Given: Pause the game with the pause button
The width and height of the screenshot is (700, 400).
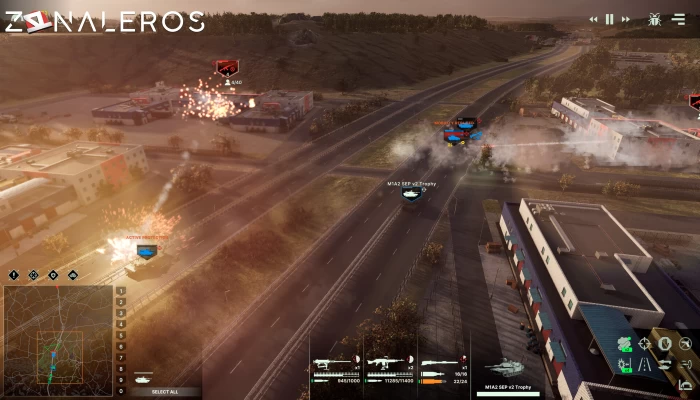Looking at the screenshot, I should pyautogui.click(x=610, y=19).
